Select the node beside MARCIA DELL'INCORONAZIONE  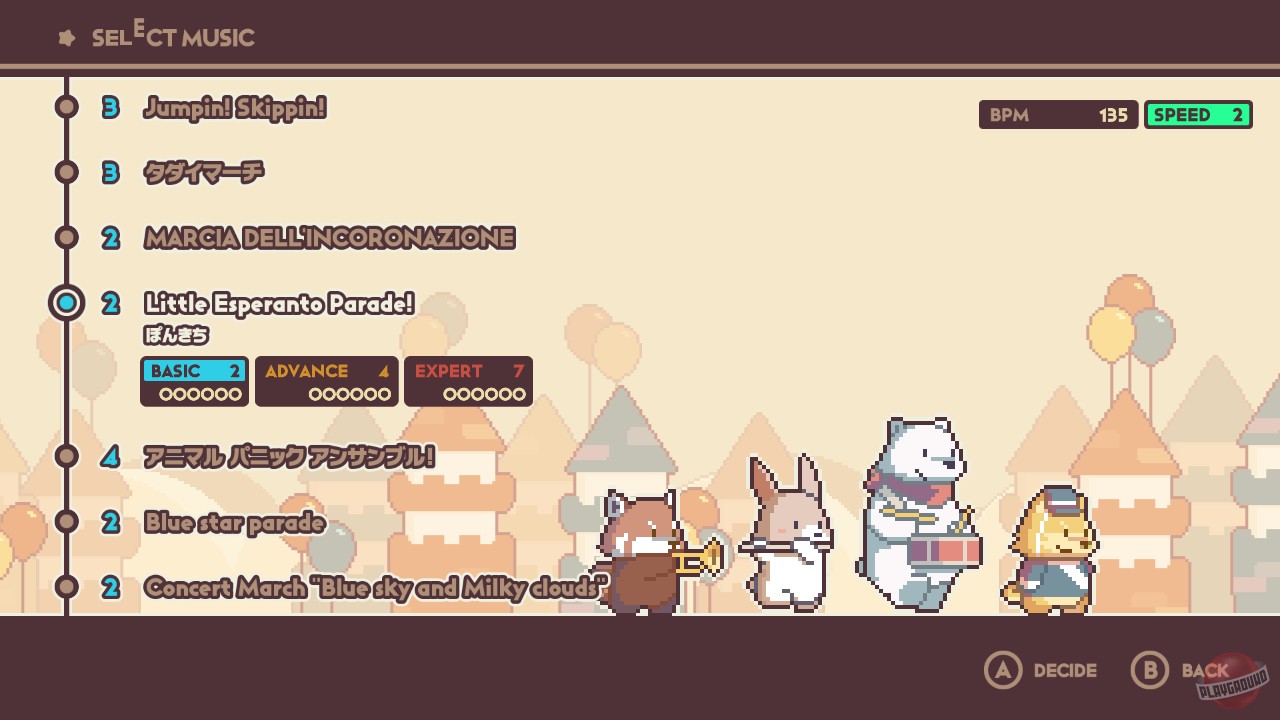tap(66, 237)
